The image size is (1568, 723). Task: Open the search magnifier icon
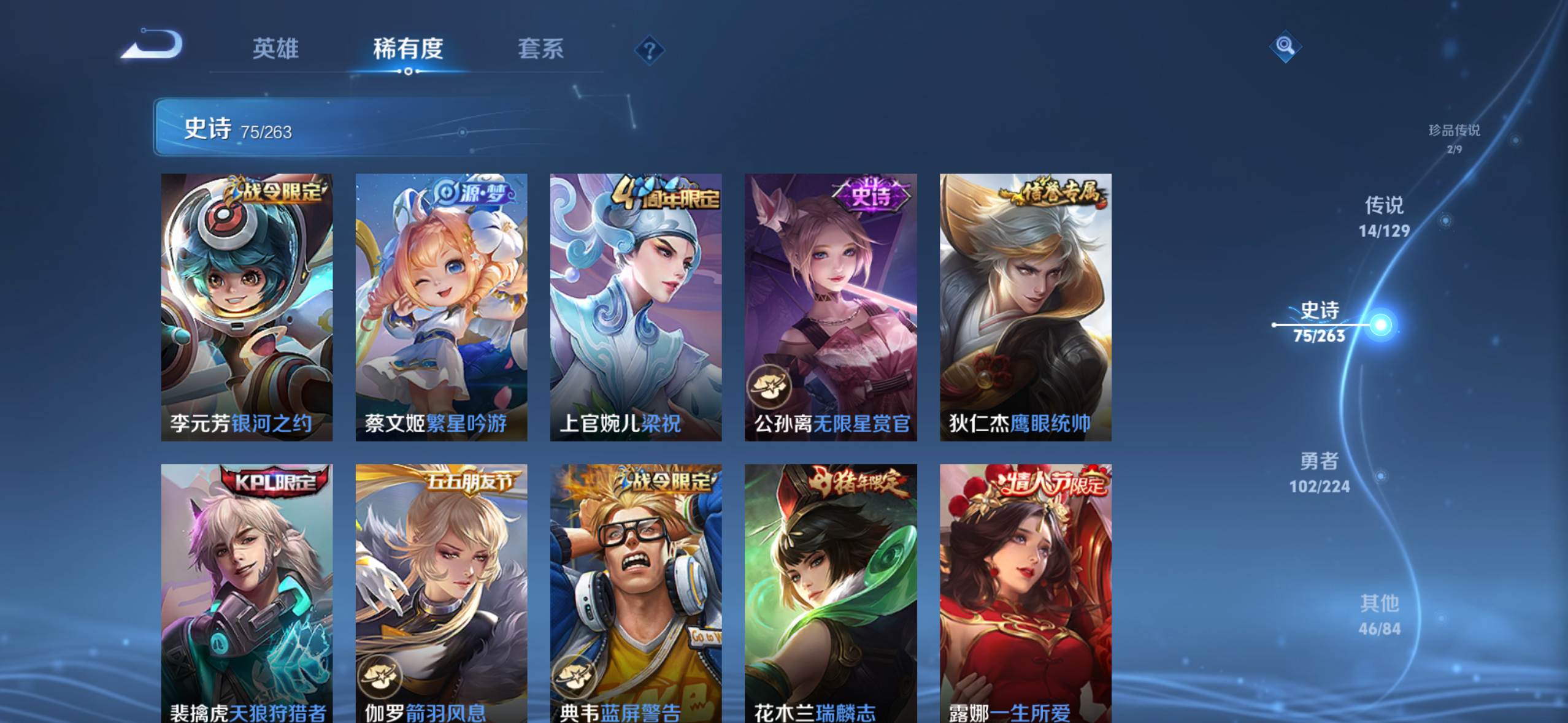(1285, 46)
